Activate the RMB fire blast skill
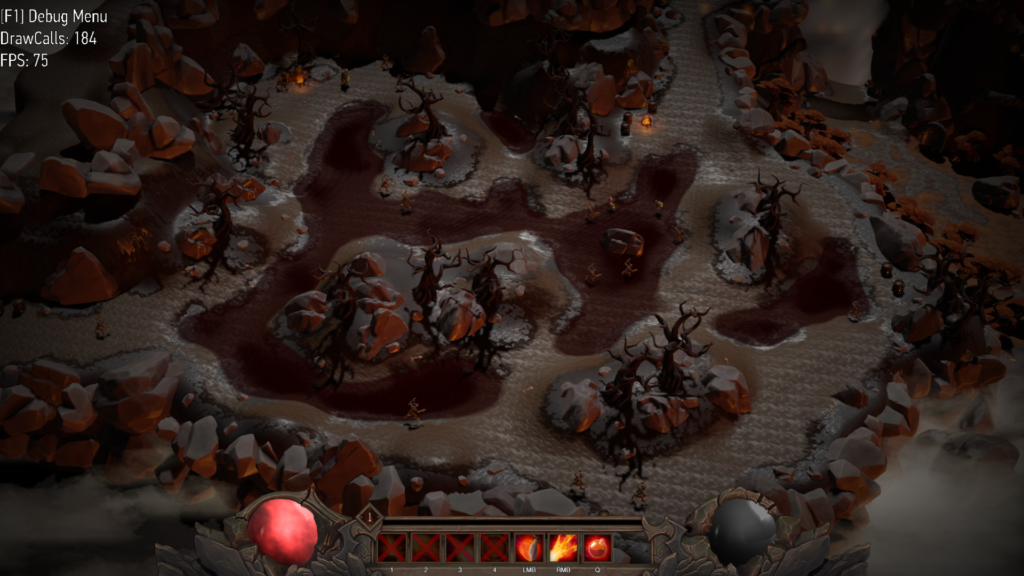 point(563,548)
